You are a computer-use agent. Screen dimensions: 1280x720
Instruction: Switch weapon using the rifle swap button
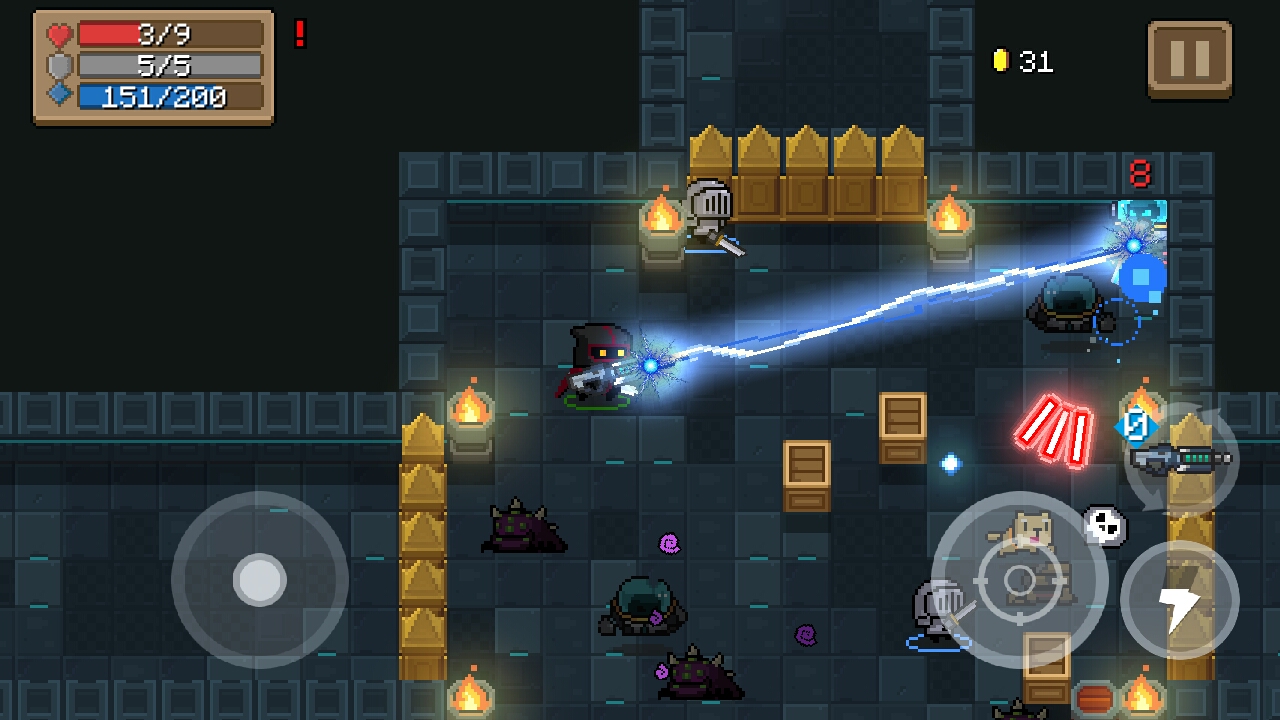pos(1182,460)
